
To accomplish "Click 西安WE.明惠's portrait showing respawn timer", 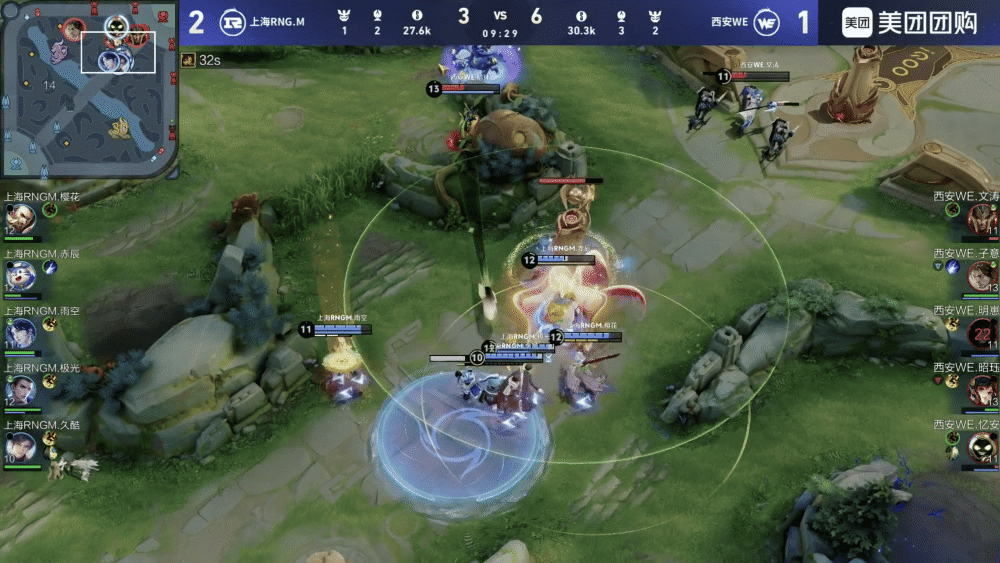I will [981, 332].
